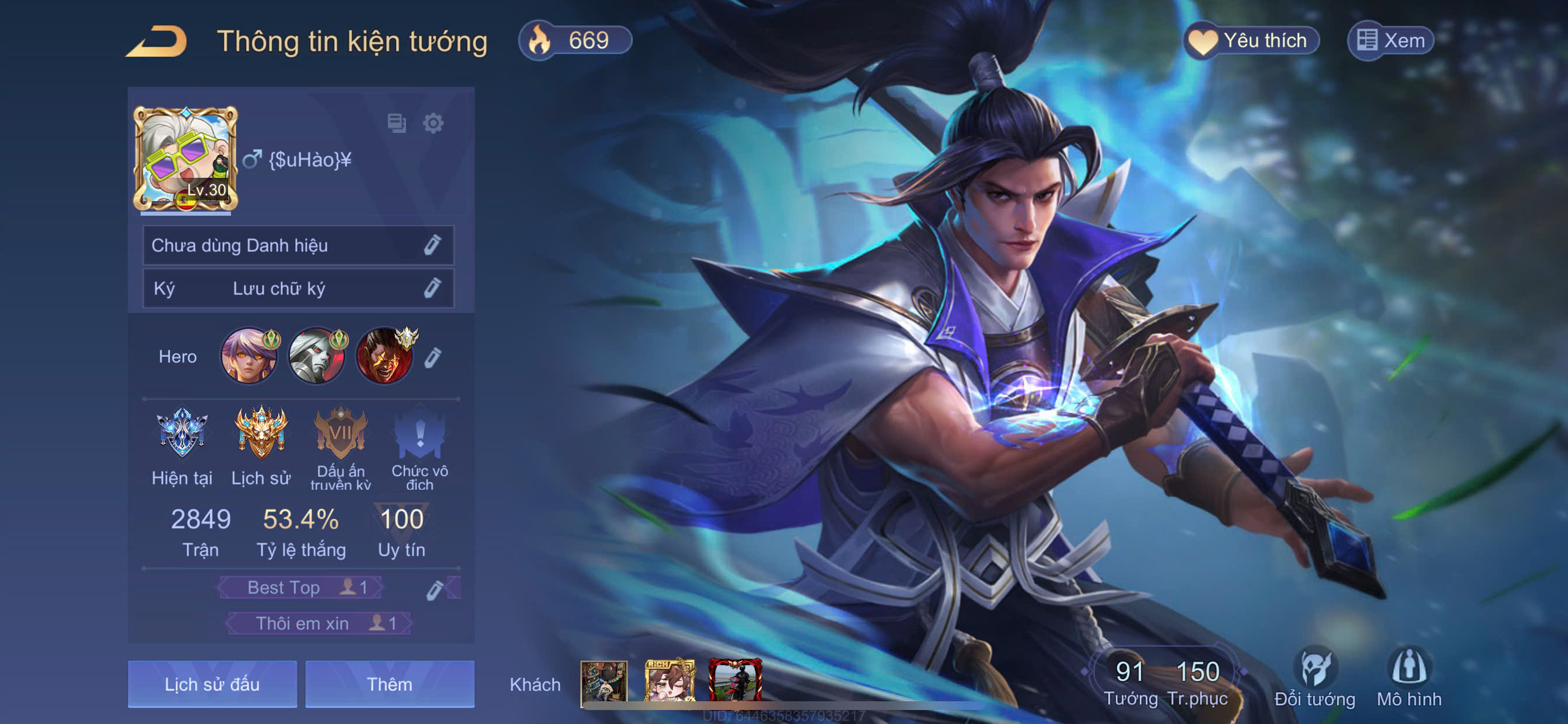Select the purple-haired hero portrait

coord(249,357)
